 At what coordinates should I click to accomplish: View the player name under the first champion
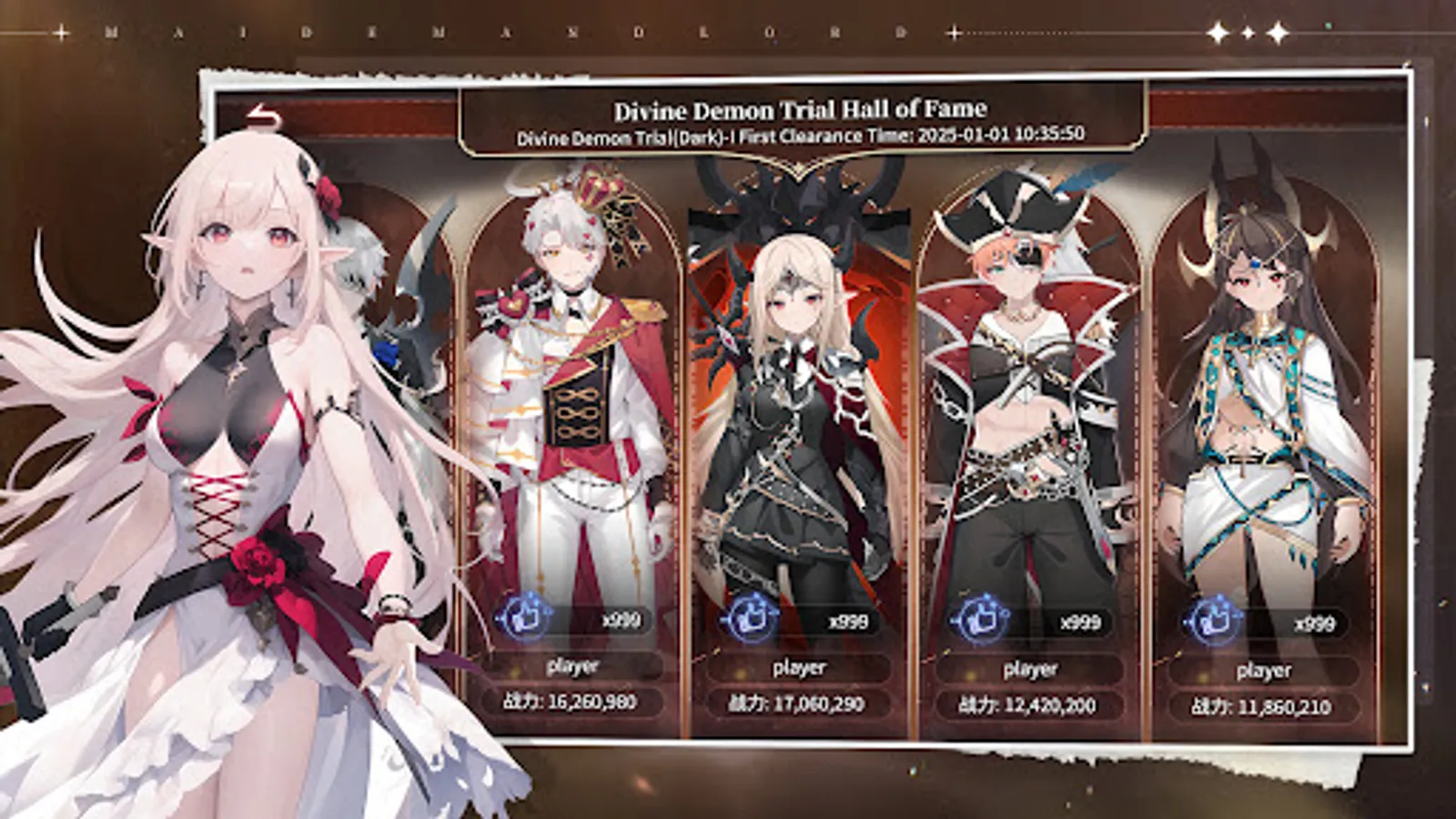click(x=571, y=667)
